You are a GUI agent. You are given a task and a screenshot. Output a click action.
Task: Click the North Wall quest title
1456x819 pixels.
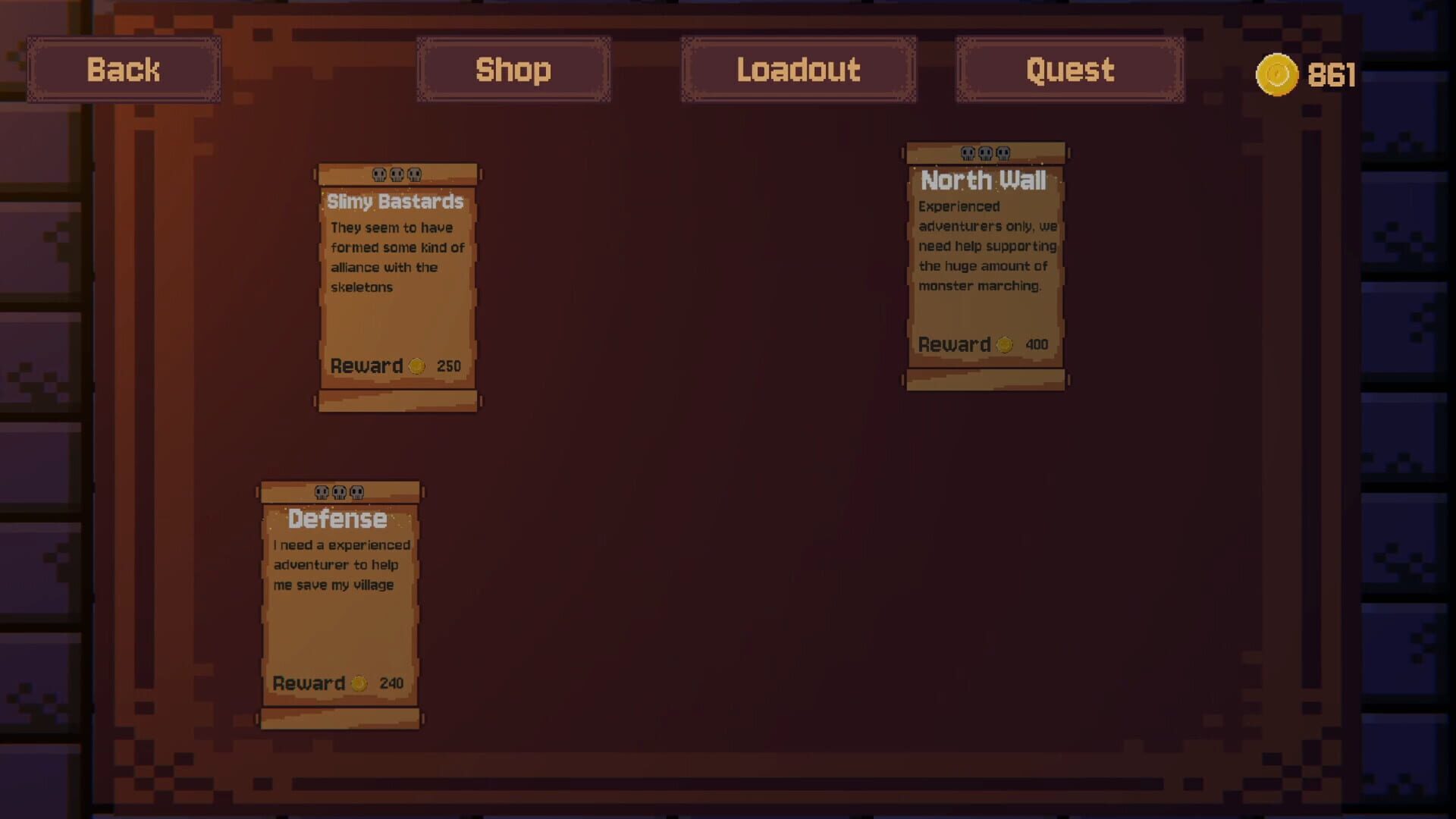[984, 180]
